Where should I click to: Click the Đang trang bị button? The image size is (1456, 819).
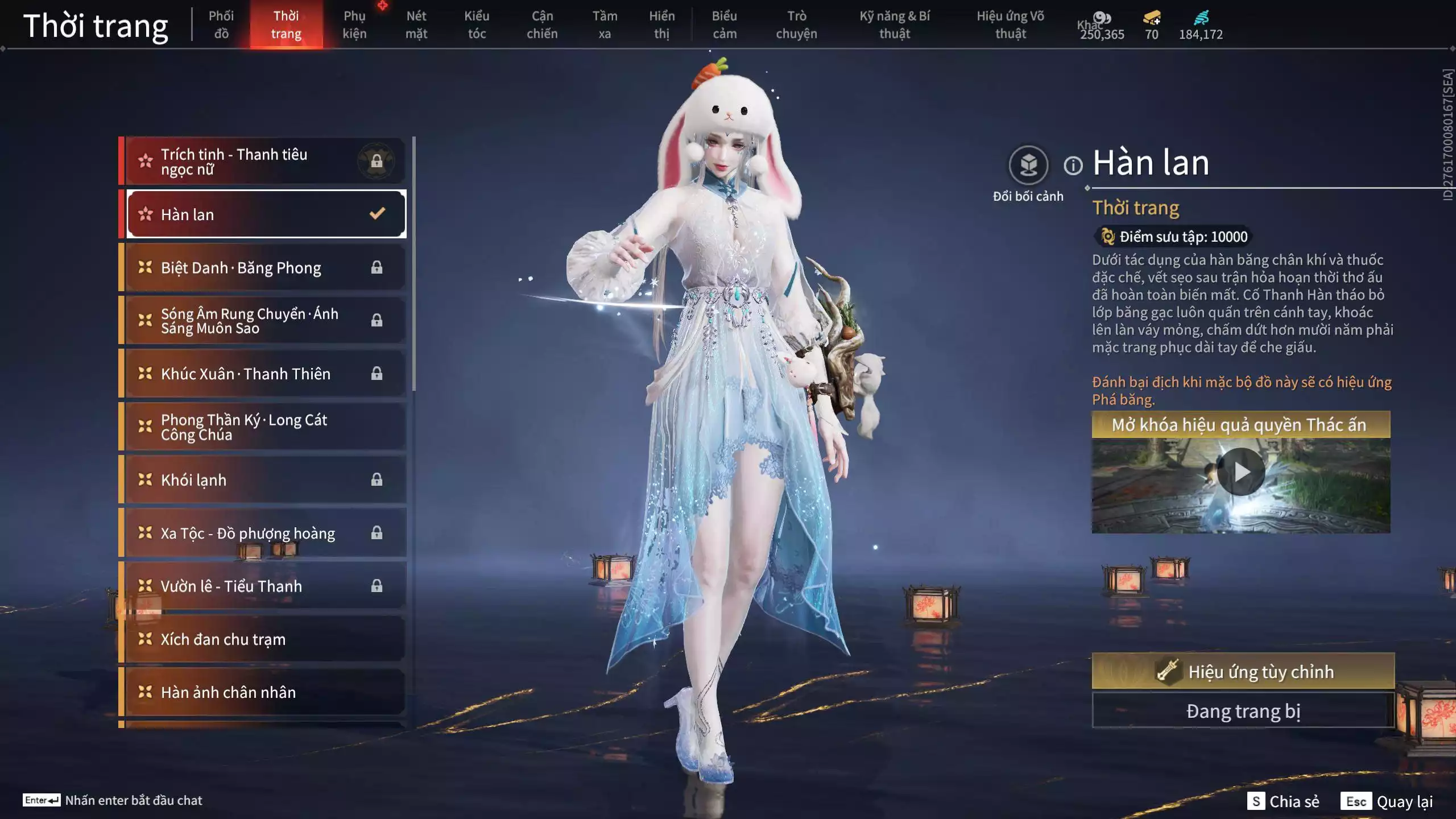1243,711
